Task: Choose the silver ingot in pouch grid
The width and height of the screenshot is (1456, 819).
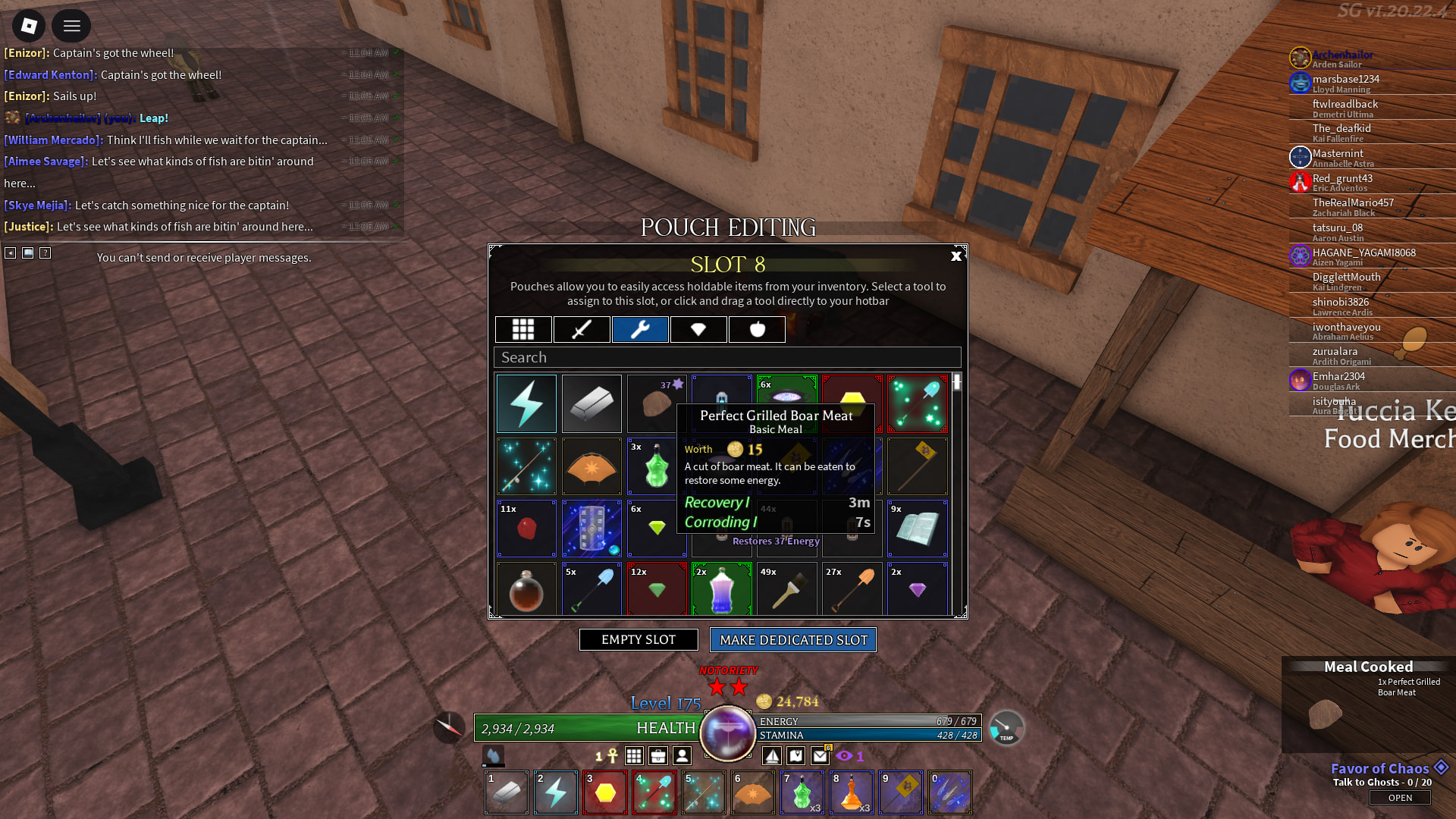Action: (591, 403)
